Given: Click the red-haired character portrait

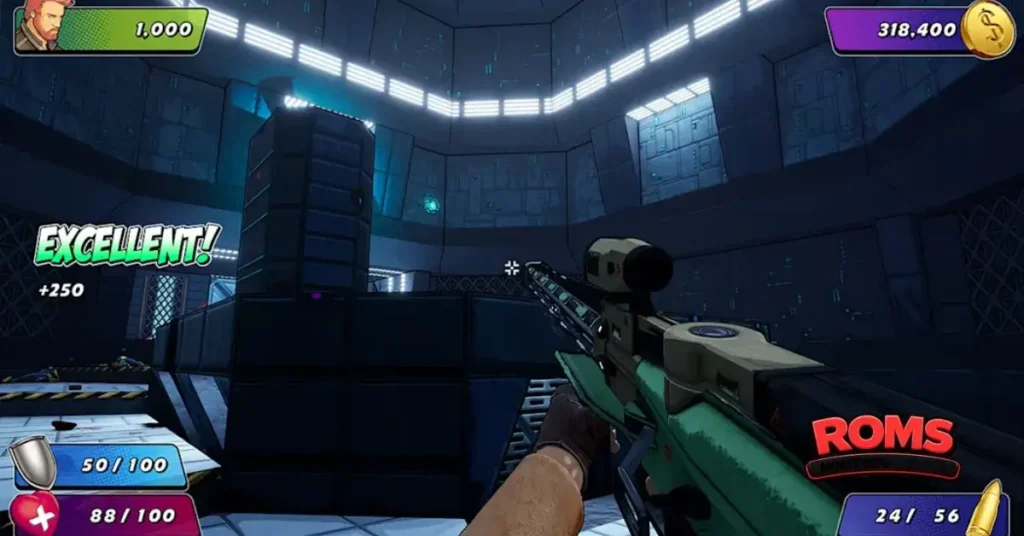Looking at the screenshot, I should tap(36, 25).
